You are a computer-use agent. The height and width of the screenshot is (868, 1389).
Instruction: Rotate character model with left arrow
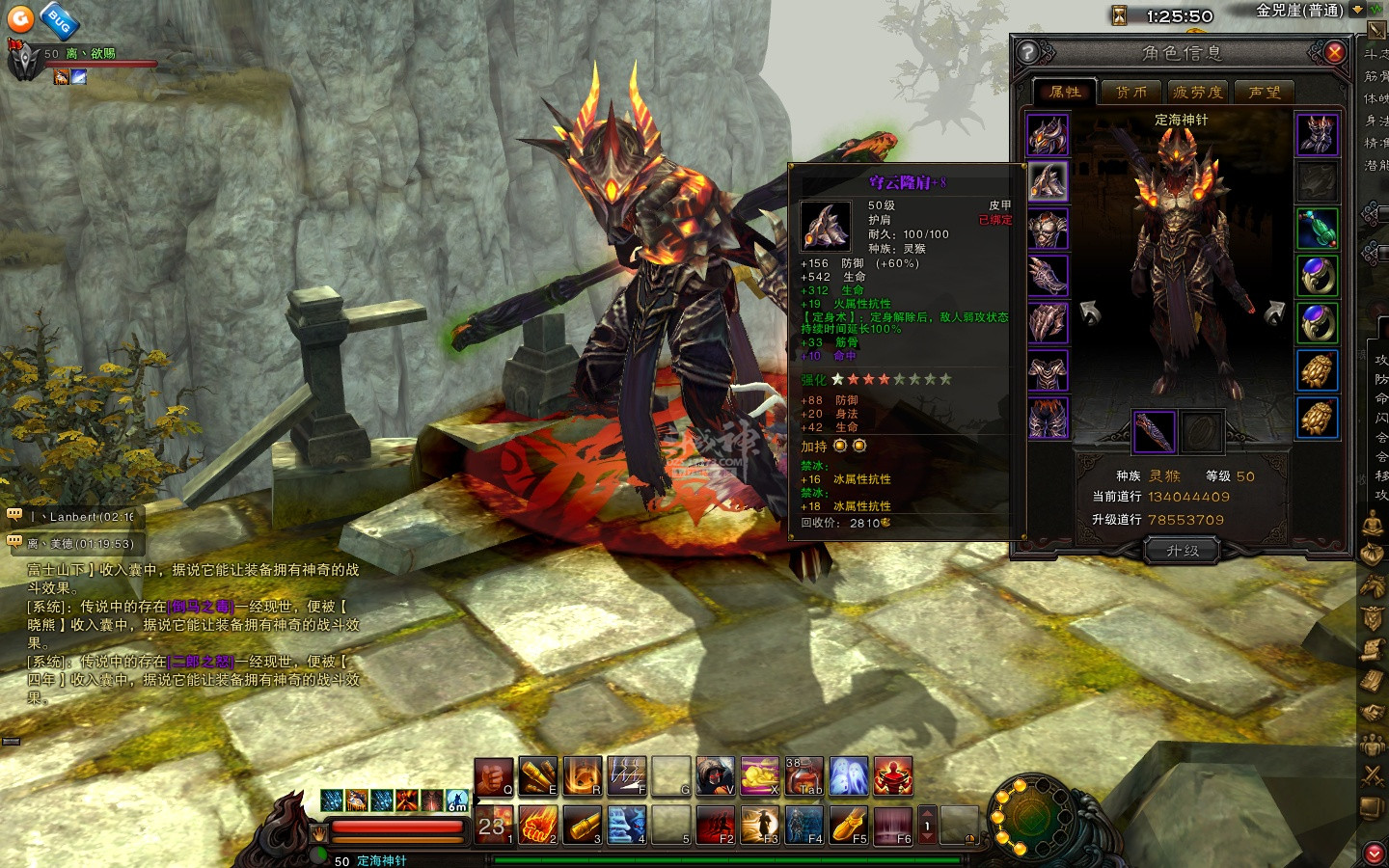pyautogui.click(x=1090, y=312)
